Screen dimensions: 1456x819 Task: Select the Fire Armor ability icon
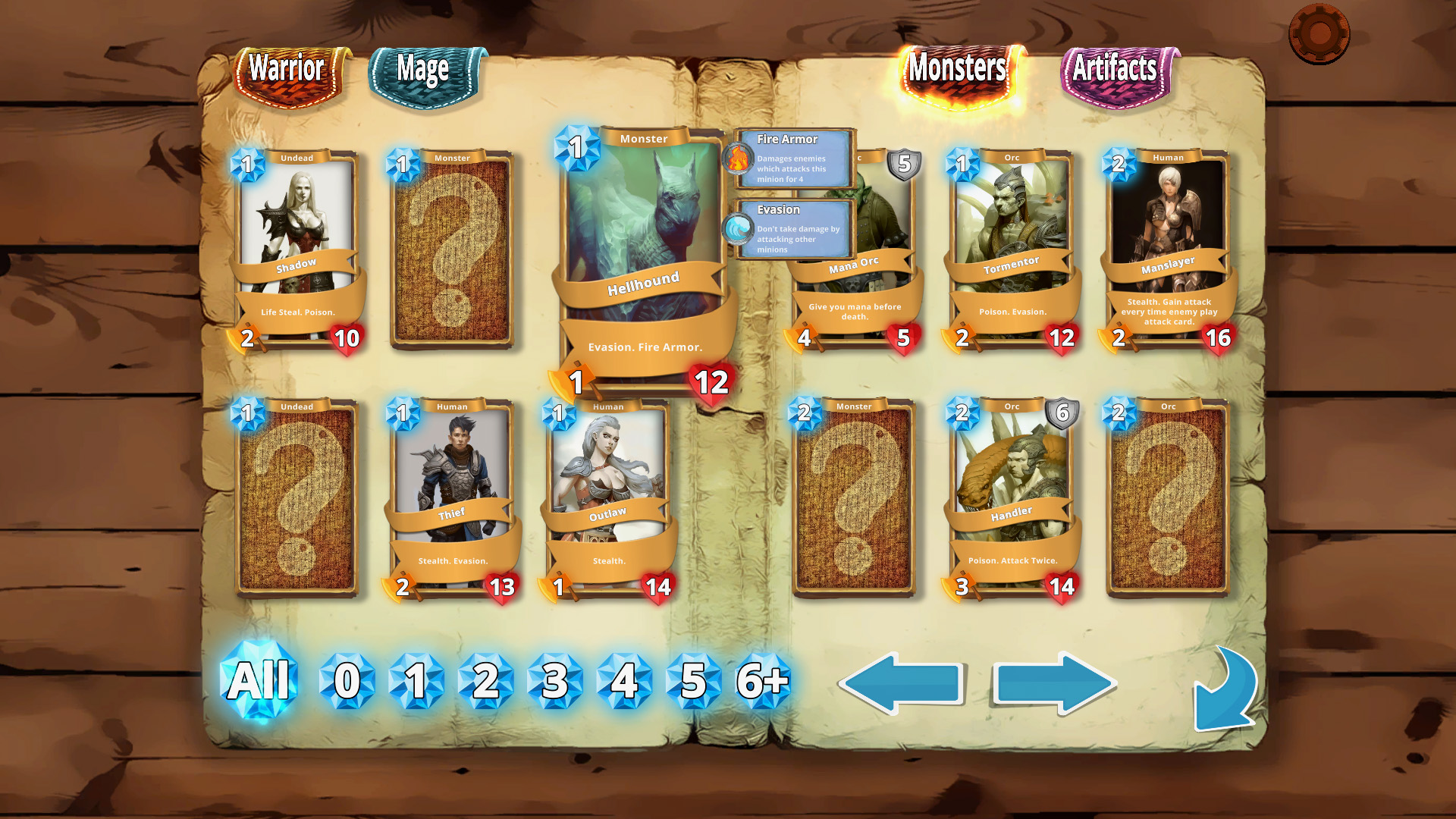coord(736,159)
